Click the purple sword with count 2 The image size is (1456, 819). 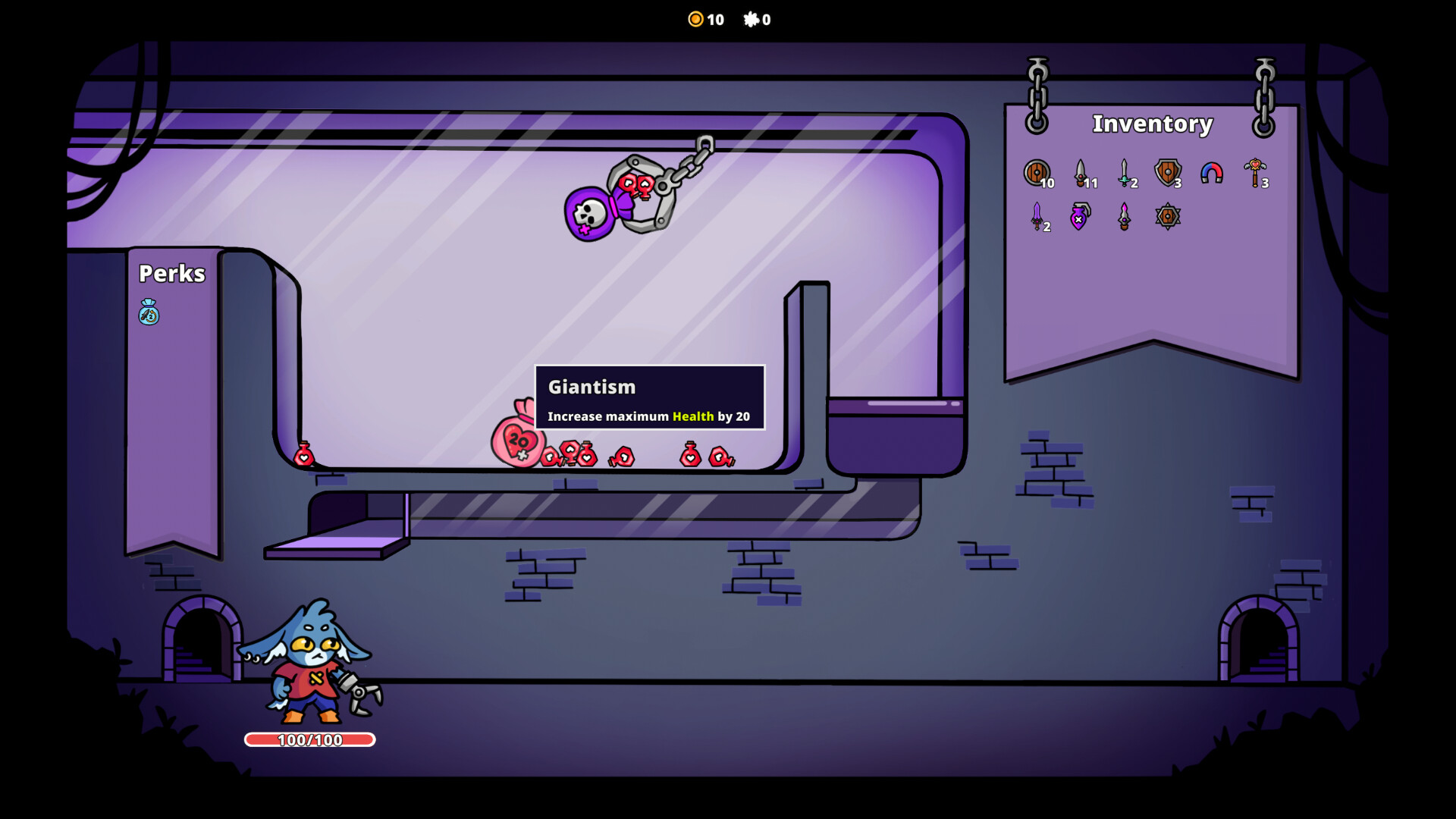(1036, 215)
